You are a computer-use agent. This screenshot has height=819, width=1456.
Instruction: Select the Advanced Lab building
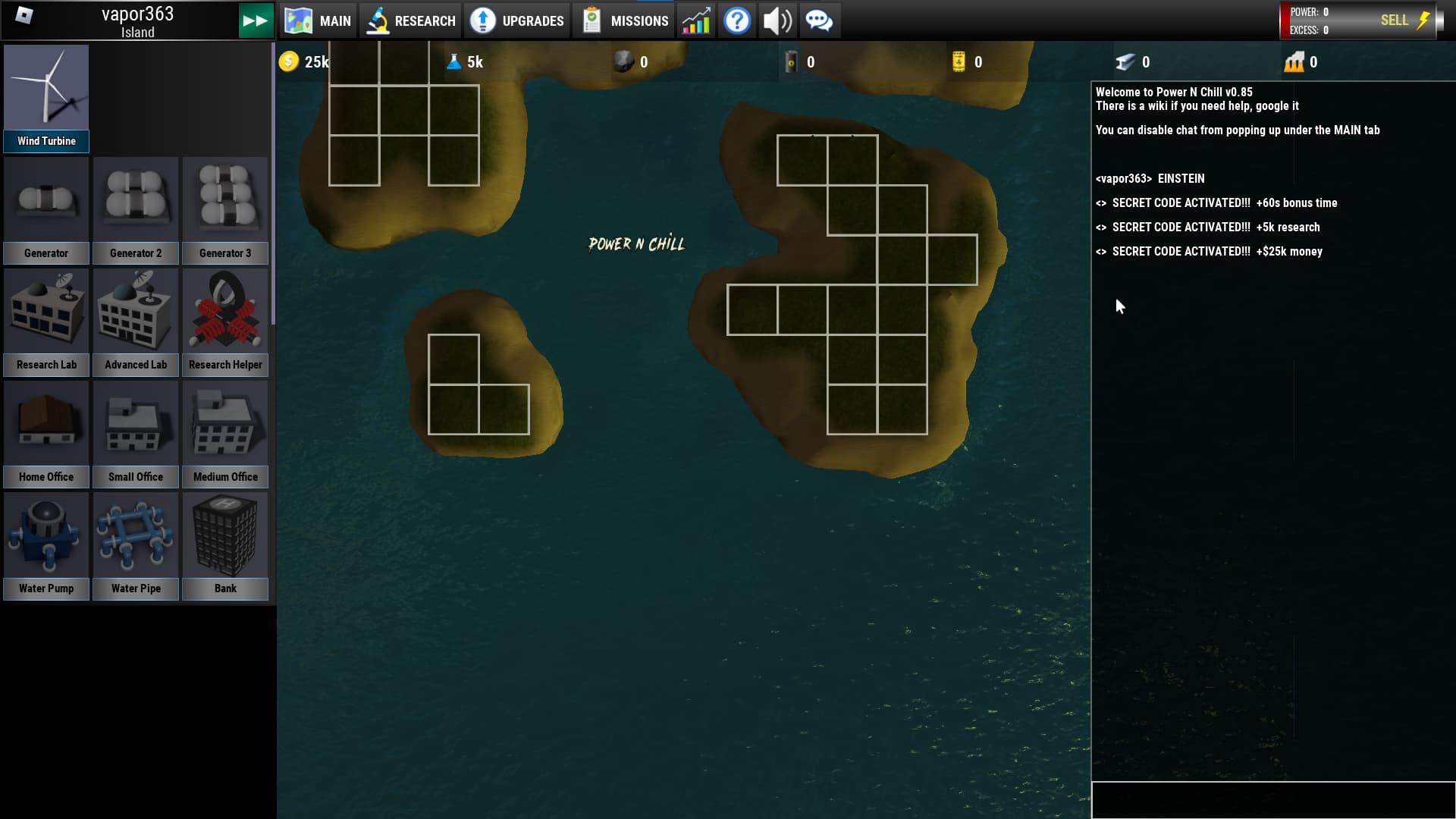[136, 322]
